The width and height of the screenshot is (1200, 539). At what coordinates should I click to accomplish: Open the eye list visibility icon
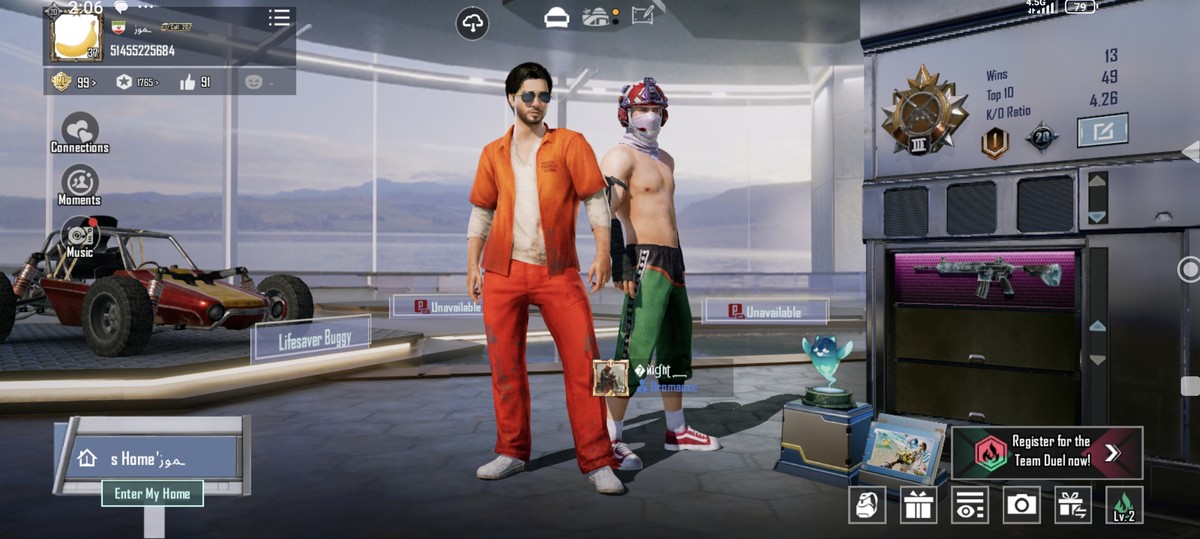[969, 505]
